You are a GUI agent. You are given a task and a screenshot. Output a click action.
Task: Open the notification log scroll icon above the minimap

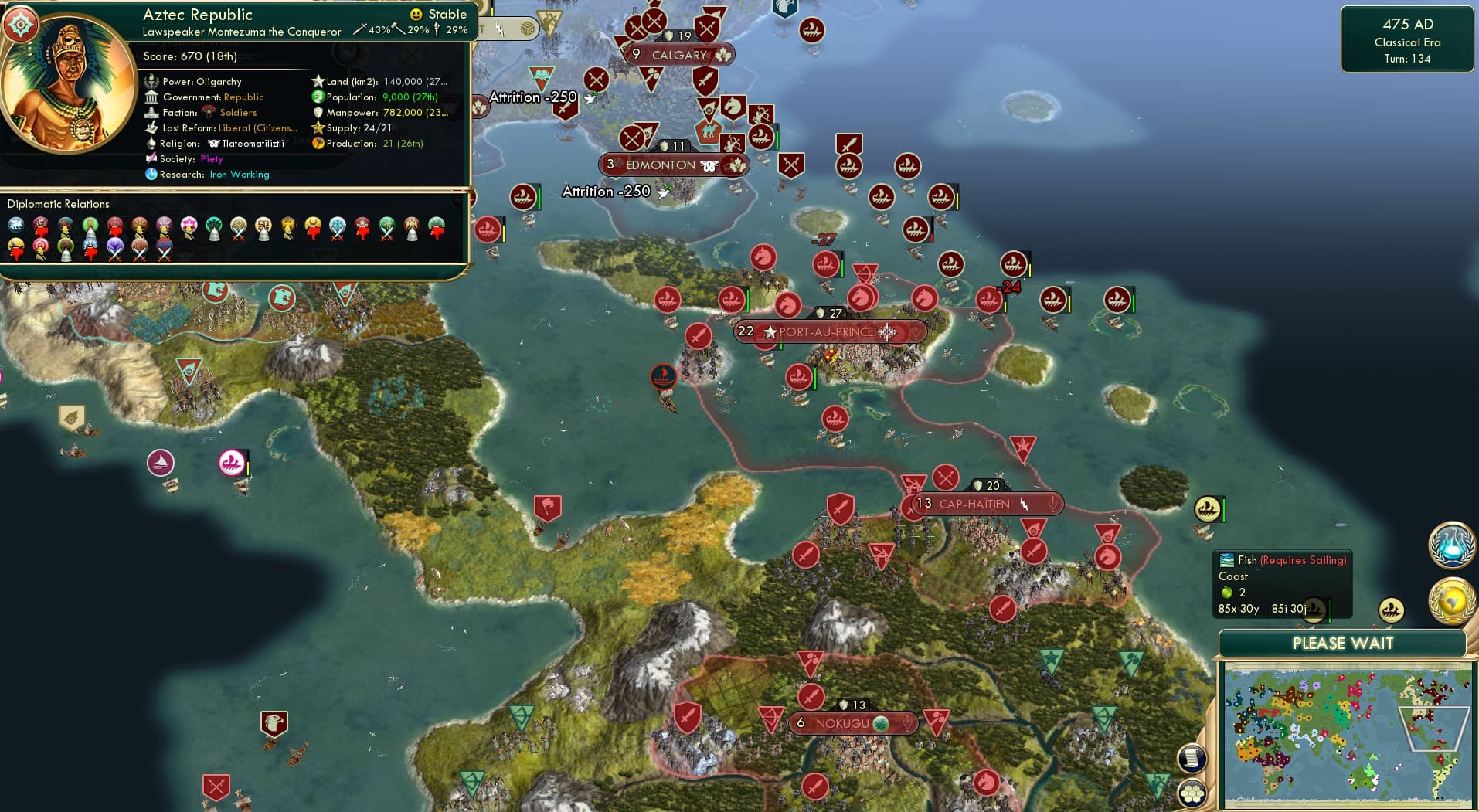pyautogui.click(x=1191, y=758)
